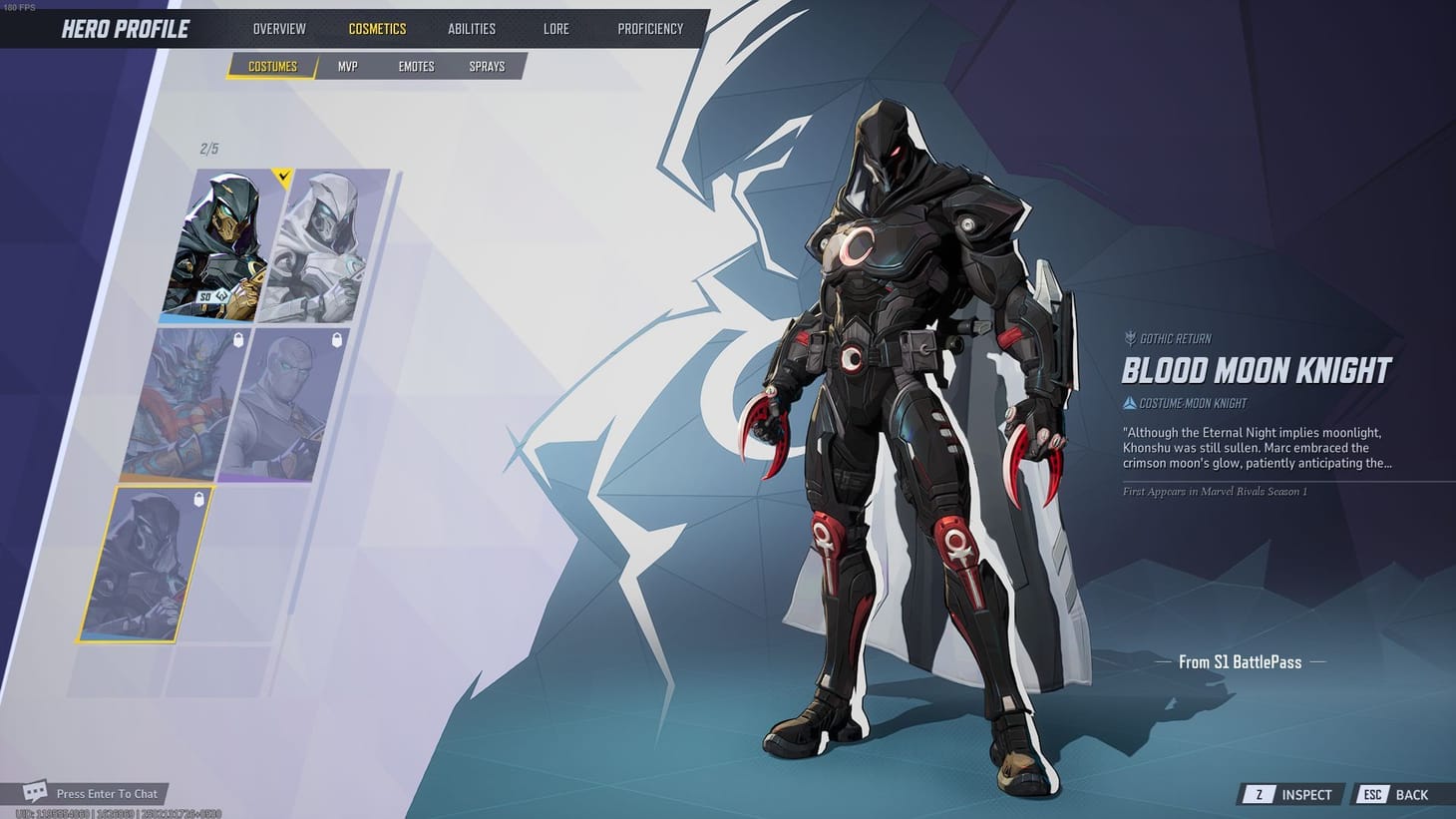Switch to the Overview tab

(278, 28)
